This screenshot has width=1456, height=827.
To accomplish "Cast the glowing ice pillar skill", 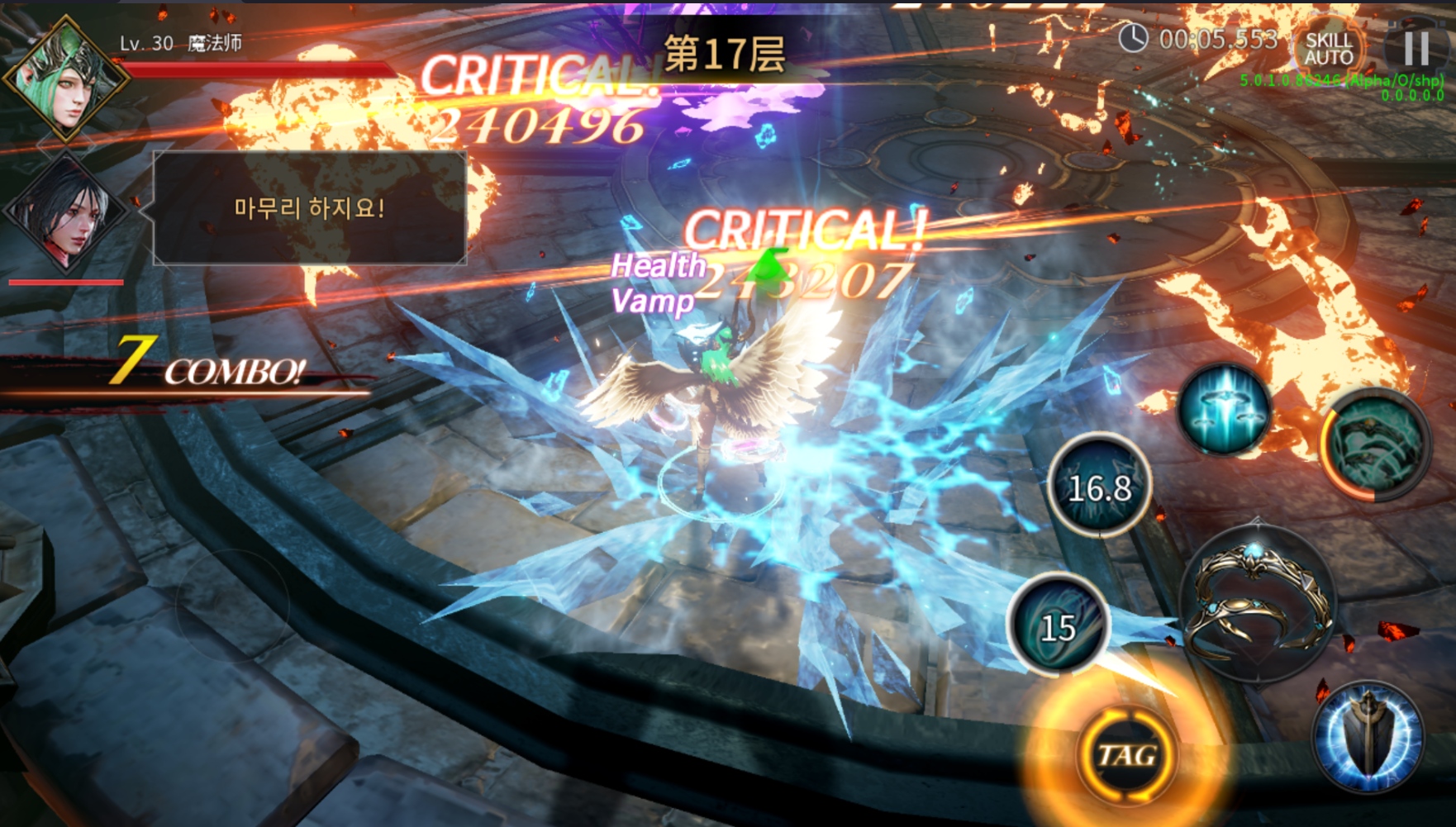I will tap(1225, 410).
